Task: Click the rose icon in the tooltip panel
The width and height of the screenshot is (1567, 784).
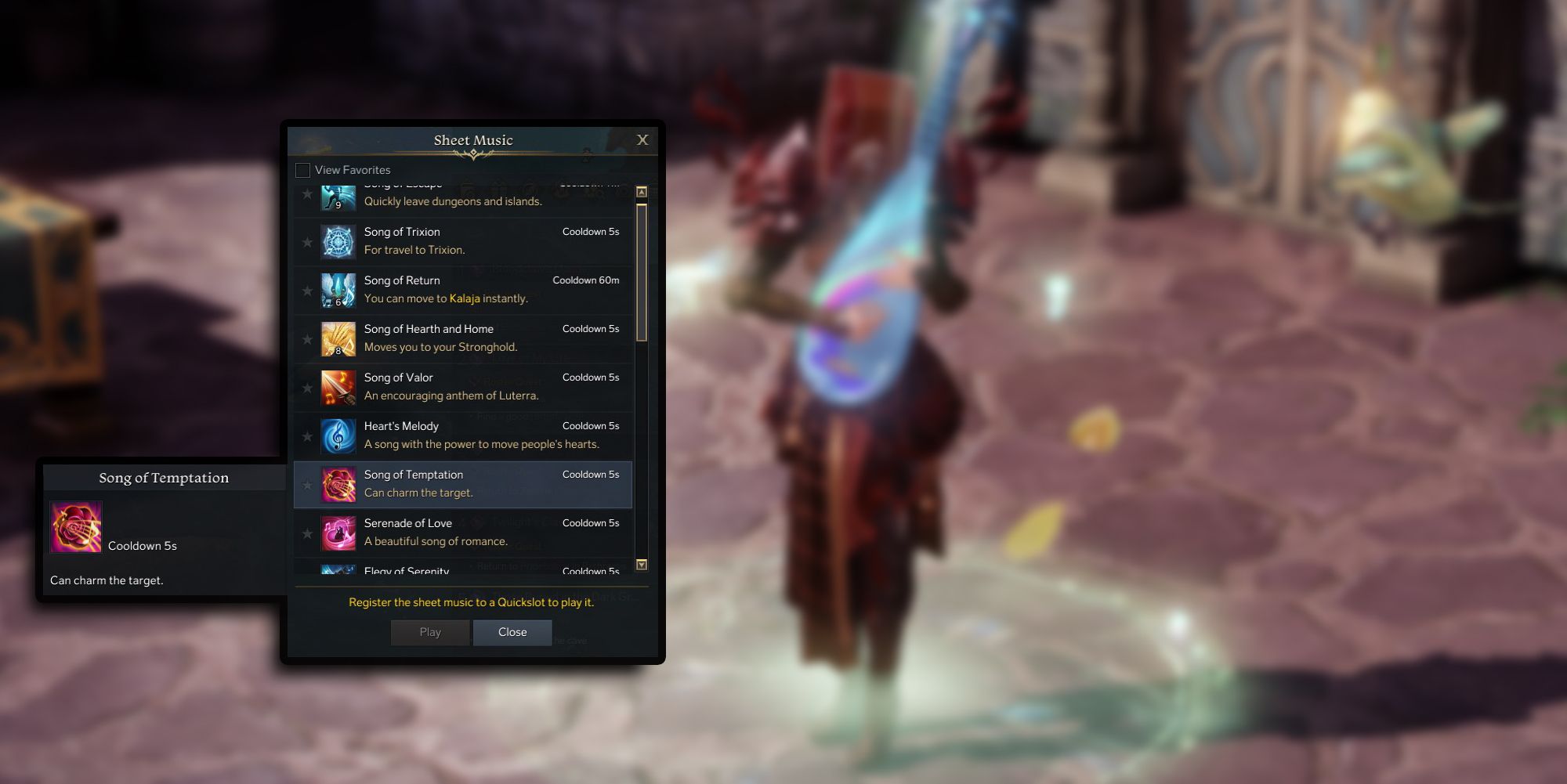Action: [x=76, y=527]
